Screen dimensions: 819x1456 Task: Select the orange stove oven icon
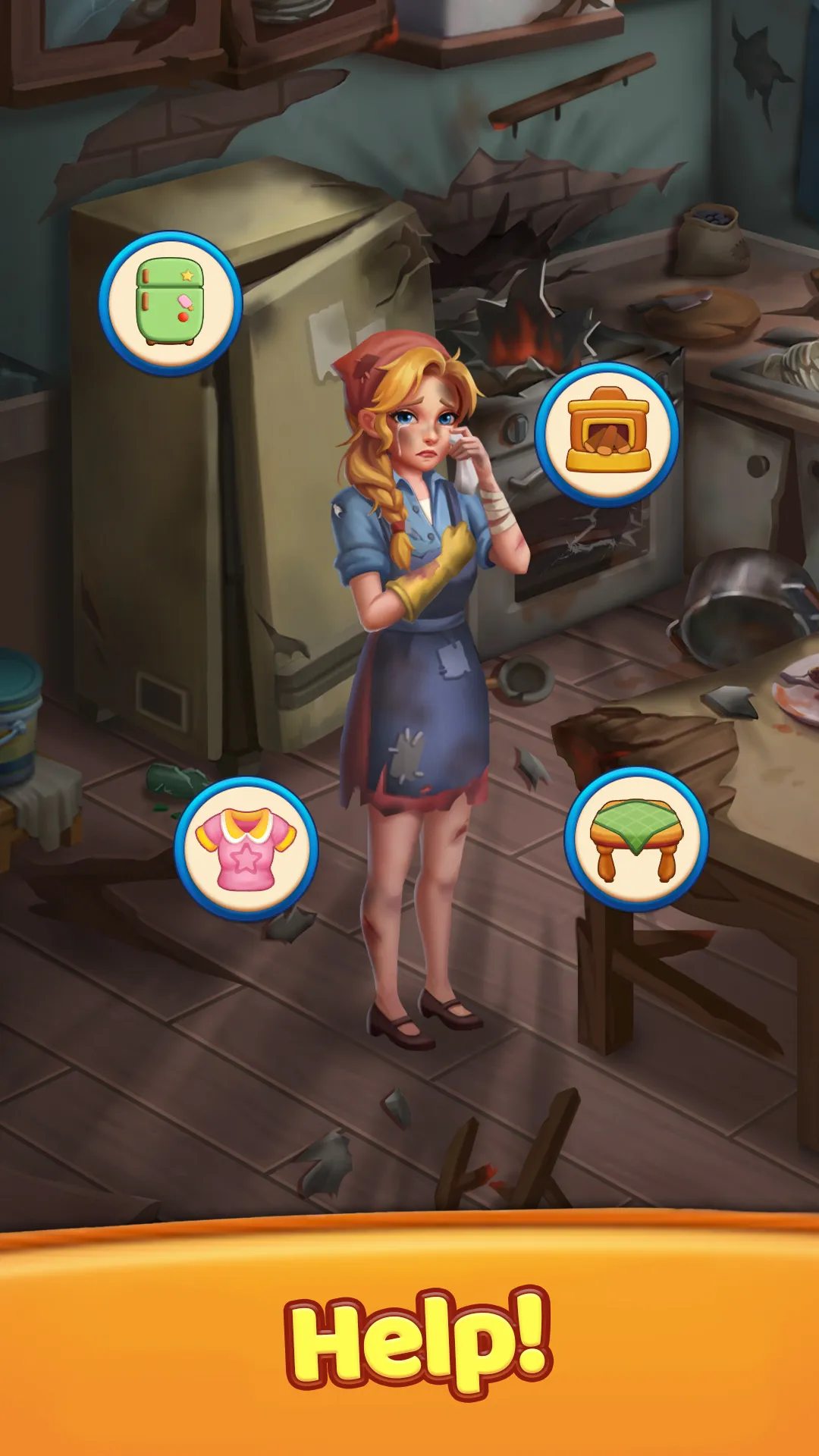point(607,434)
